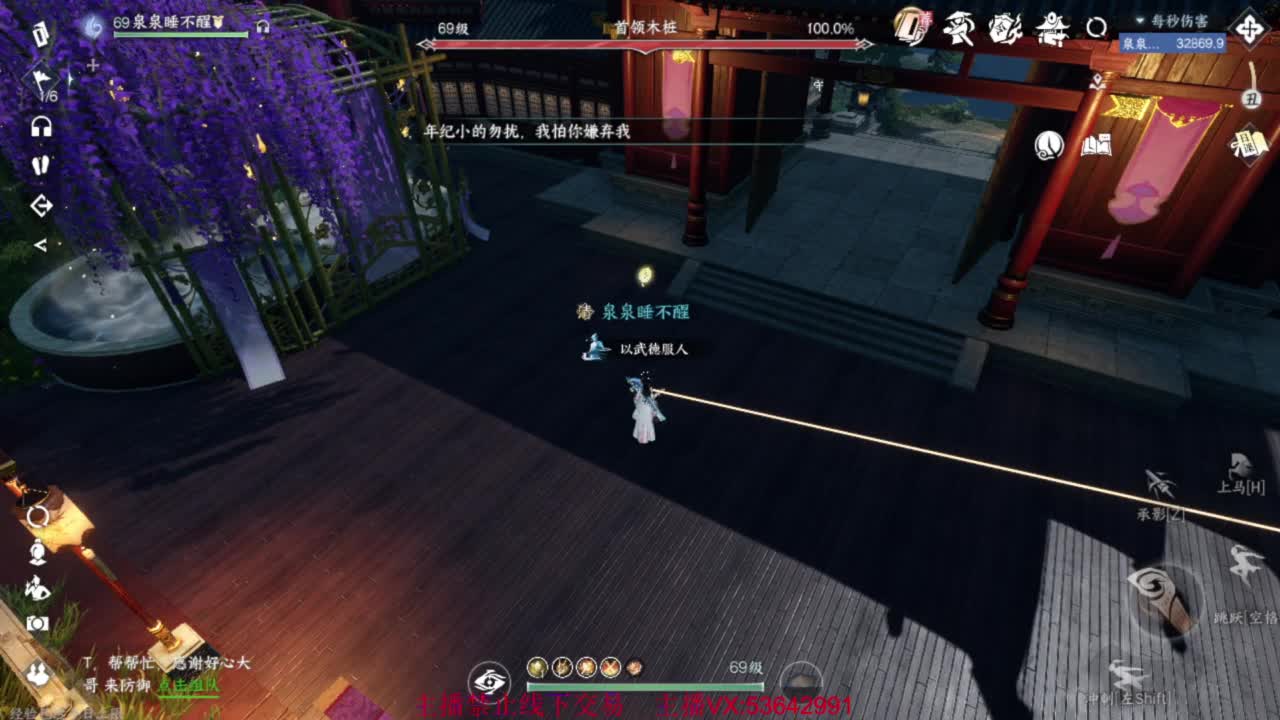Collapse the left sidebar with the chevron arrow
This screenshot has width=1280, height=720.
[x=41, y=245]
